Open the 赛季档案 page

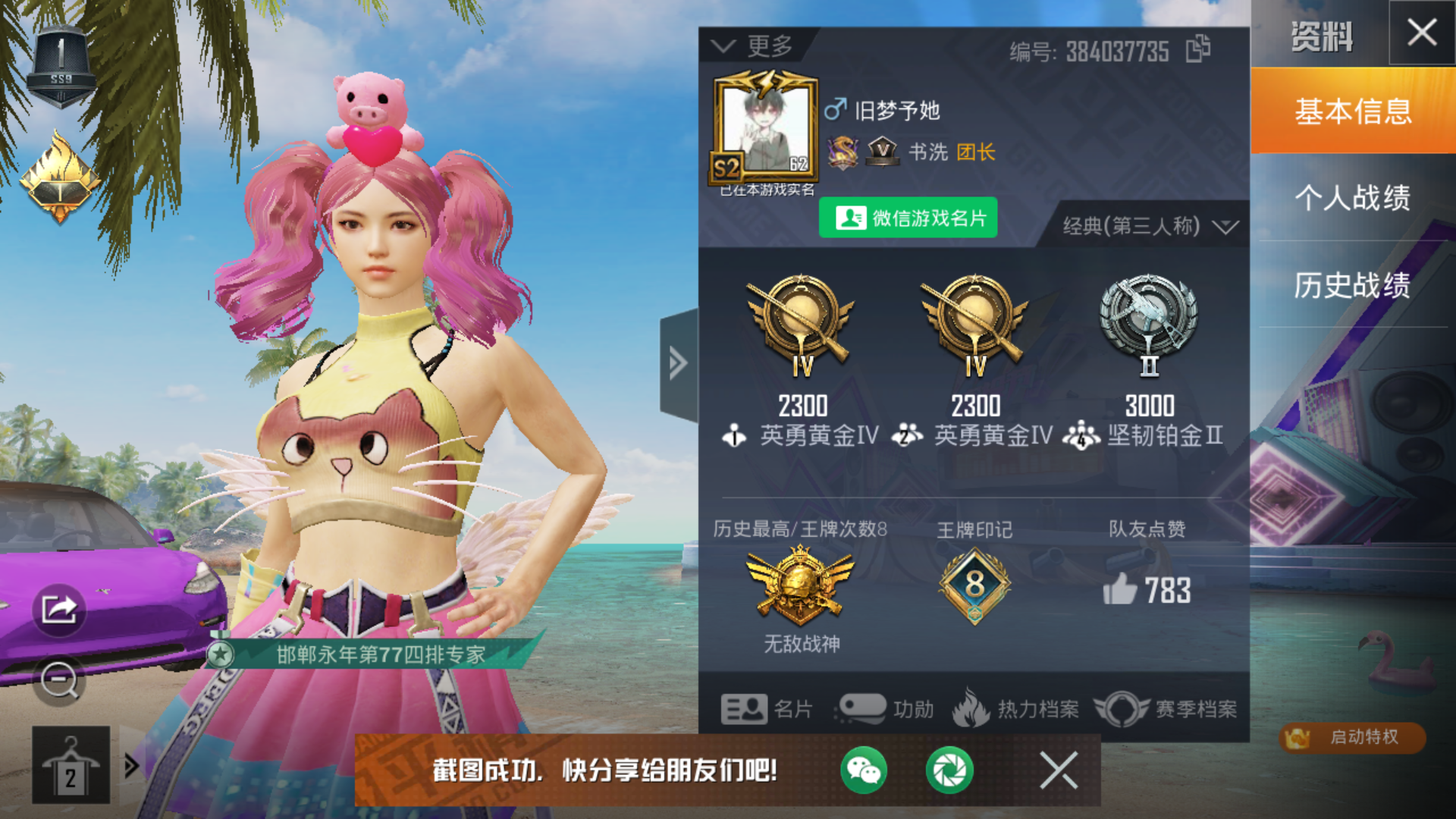coord(1166,709)
